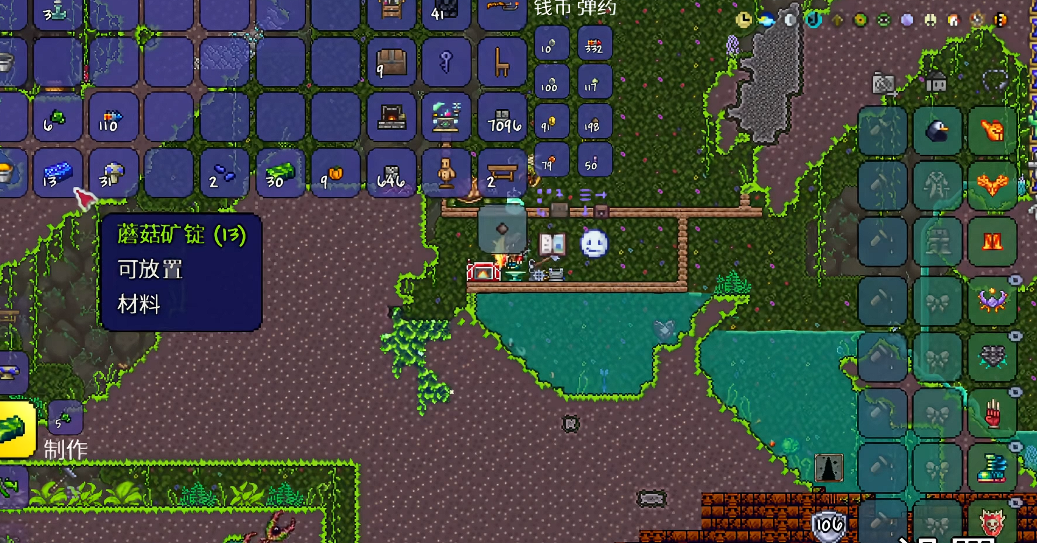The width and height of the screenshot is (1037, 543).
Task: Click the selected yellow crafting recipe slot
Action: tap(14, 430)
